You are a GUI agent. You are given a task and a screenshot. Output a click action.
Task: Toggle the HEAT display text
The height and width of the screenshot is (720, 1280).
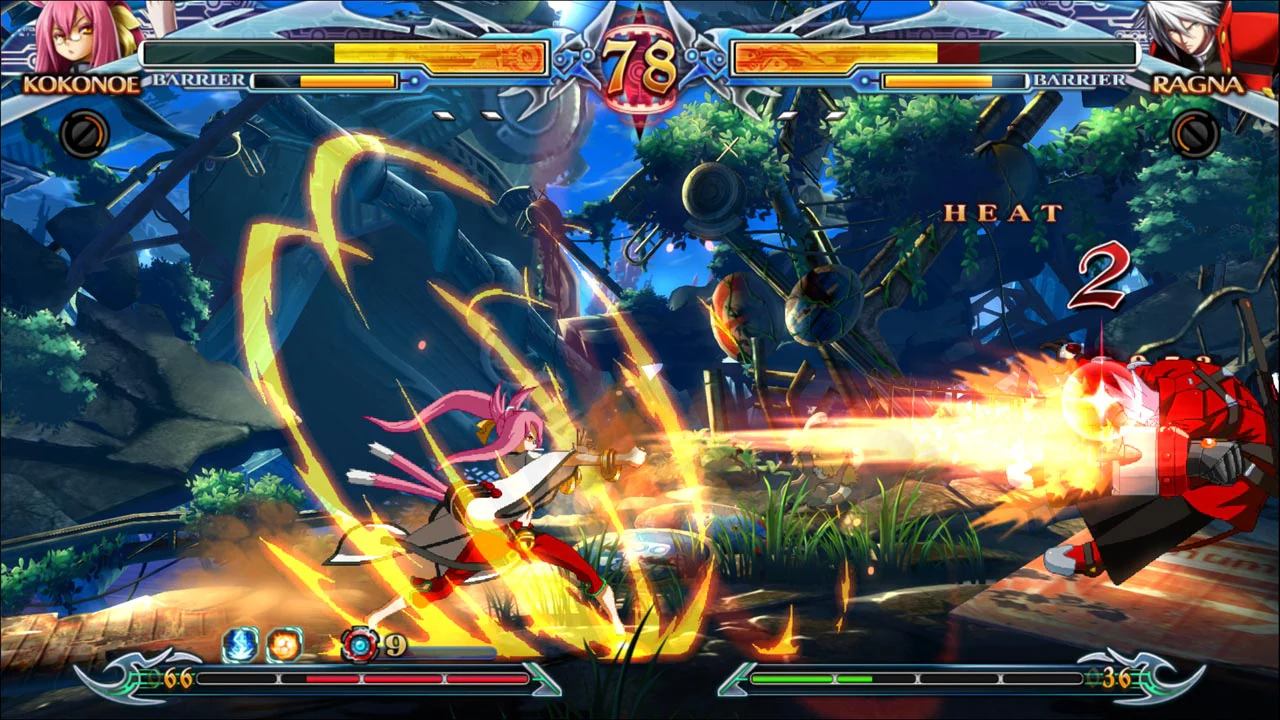[x=998, y=211]
